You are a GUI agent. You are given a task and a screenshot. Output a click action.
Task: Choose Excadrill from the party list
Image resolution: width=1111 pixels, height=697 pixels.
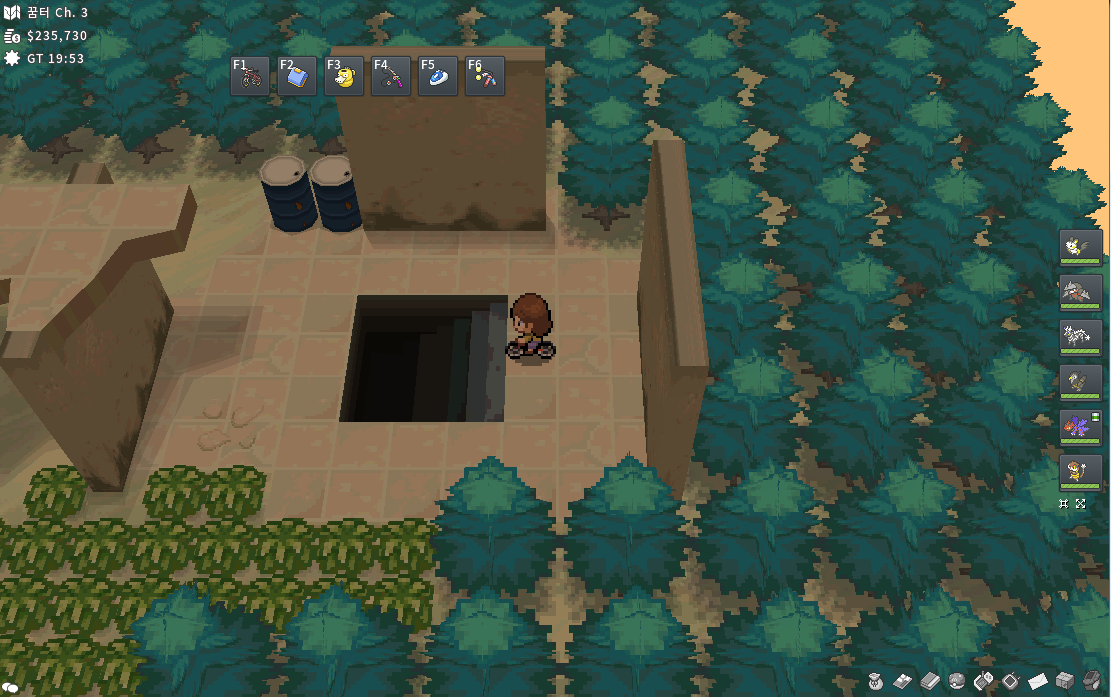point(1081,292)
